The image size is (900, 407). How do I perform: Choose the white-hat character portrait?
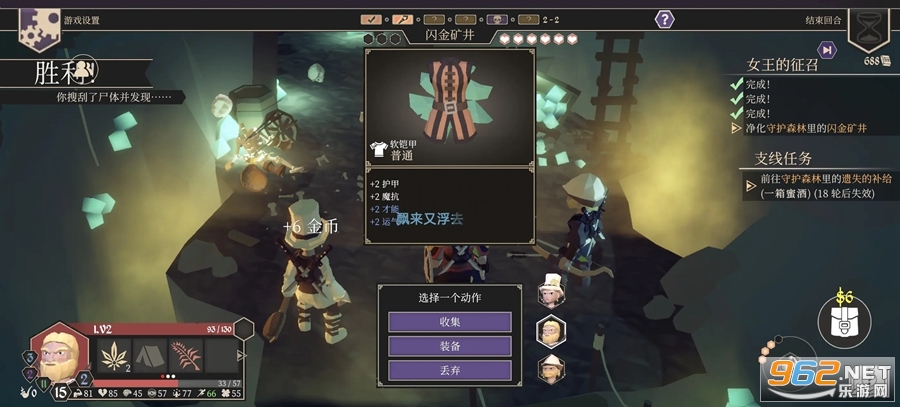(549, 291)
